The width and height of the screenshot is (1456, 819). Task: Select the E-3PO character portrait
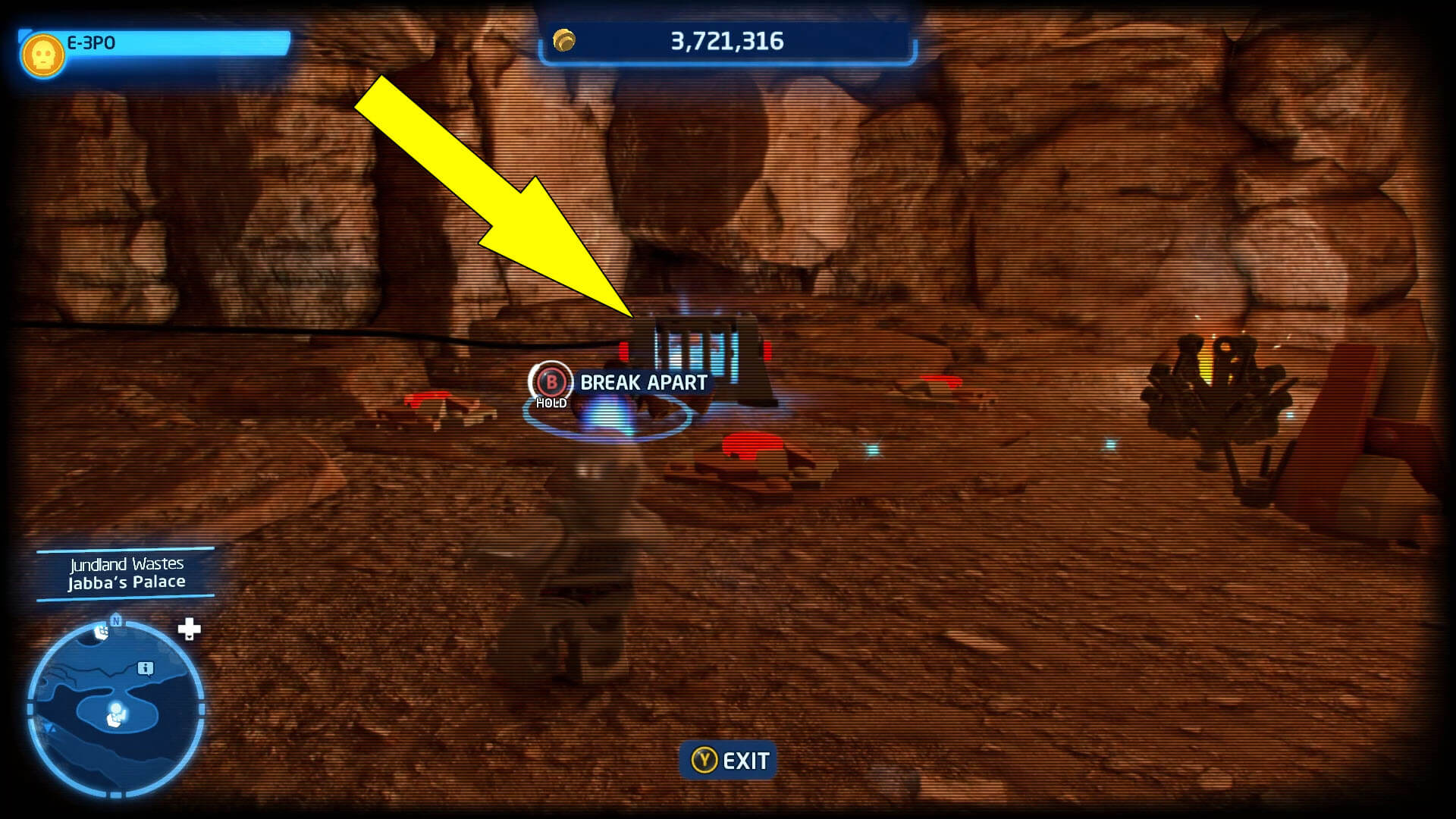[x=42, y=55]
